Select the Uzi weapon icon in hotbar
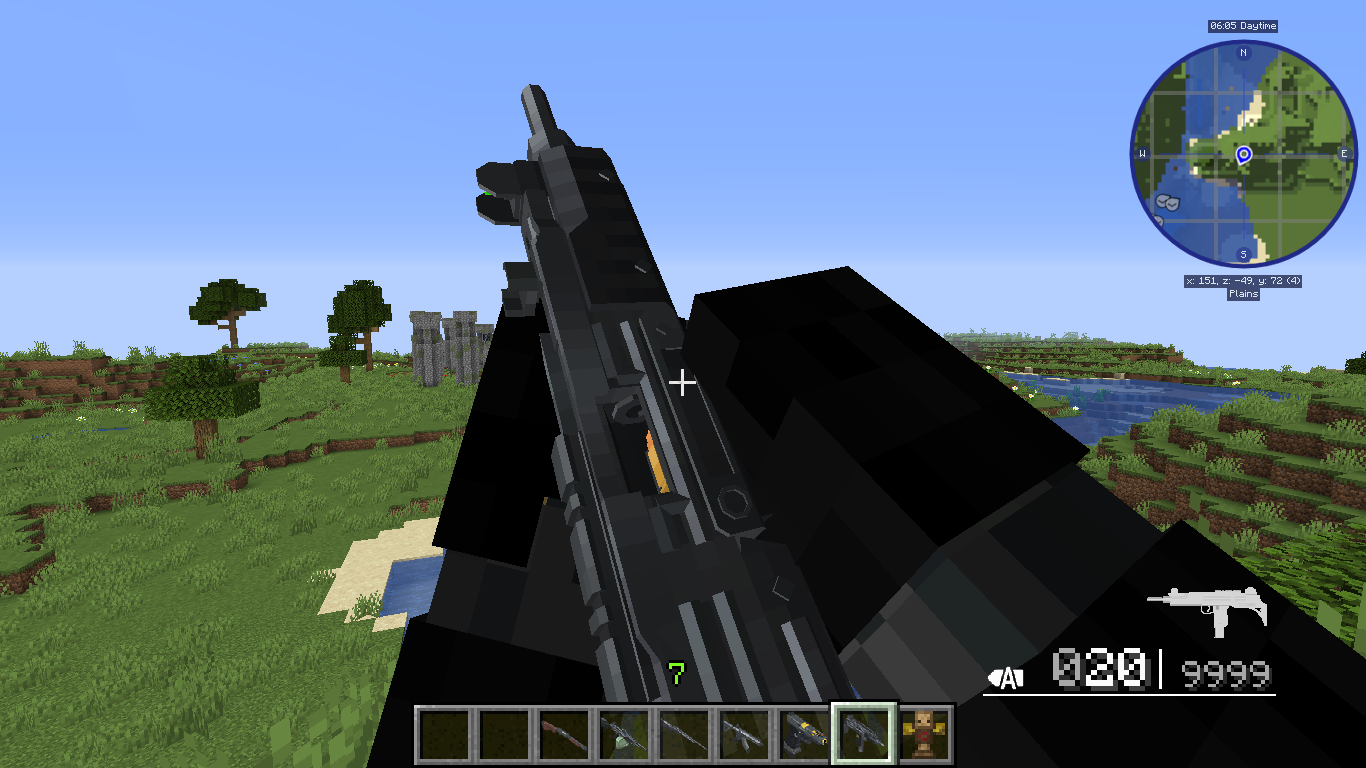This screenshot has width=1366, height=768. coord(864,734)
